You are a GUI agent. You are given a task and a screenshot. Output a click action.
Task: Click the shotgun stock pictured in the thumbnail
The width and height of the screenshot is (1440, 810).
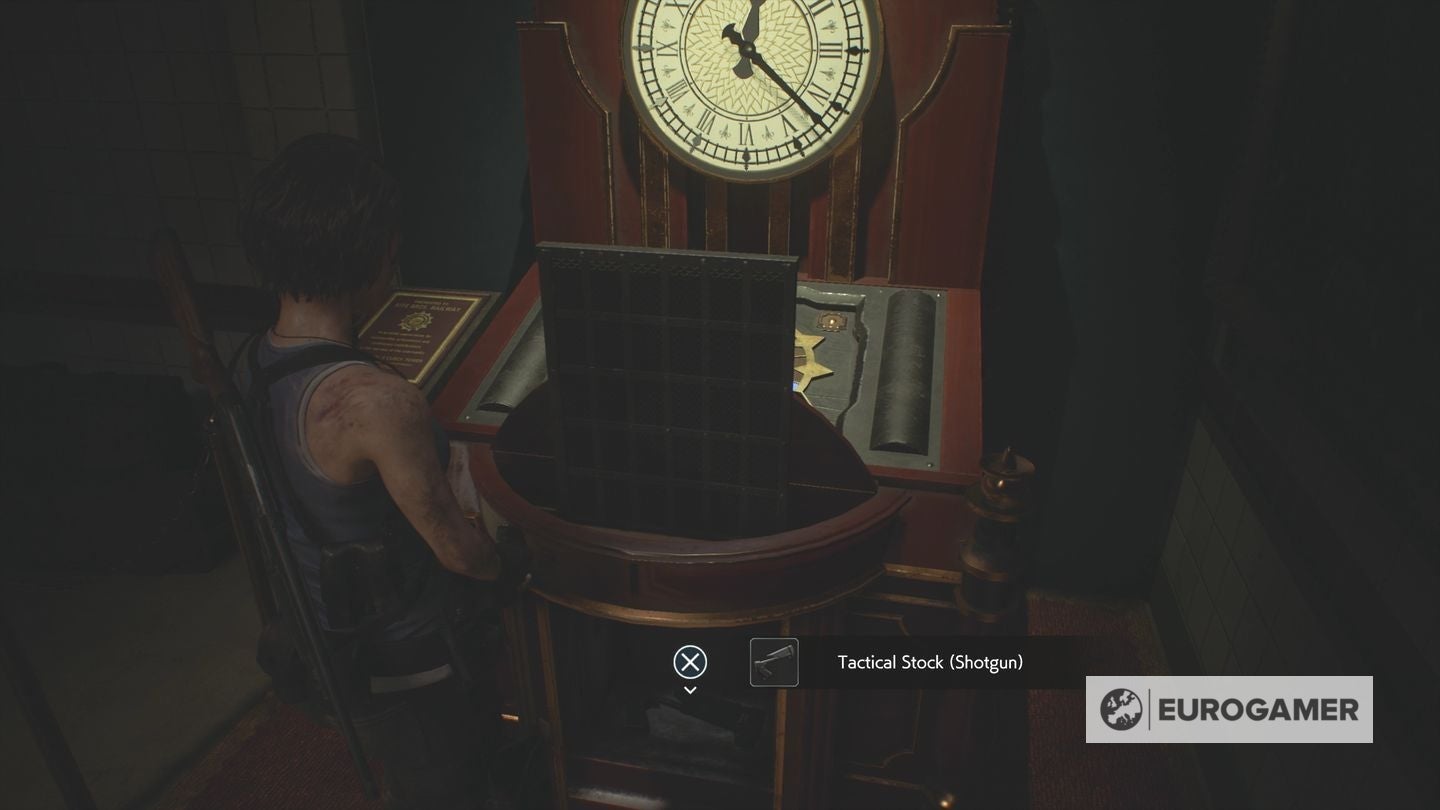coord(772,662)
